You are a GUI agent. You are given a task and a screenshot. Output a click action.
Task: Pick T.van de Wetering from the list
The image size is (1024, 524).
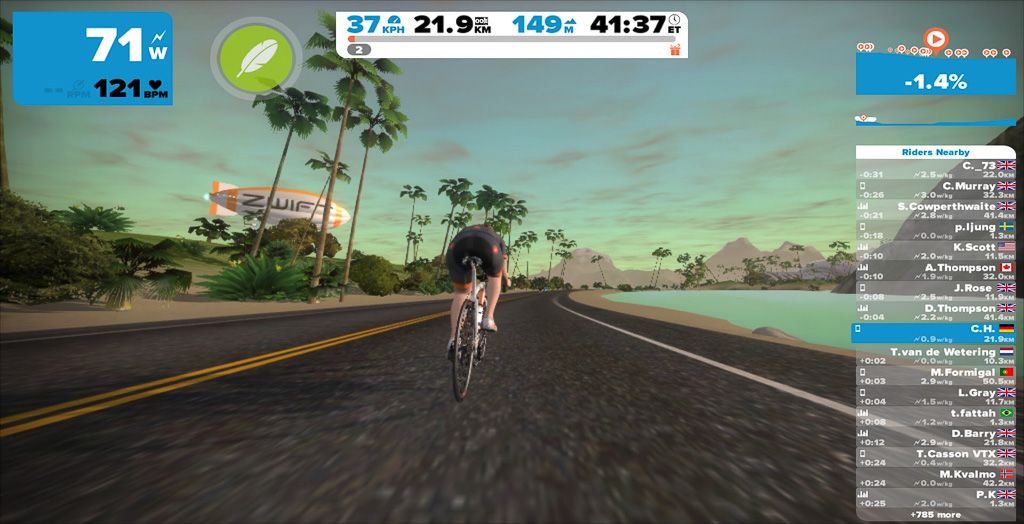pos(935,356)
